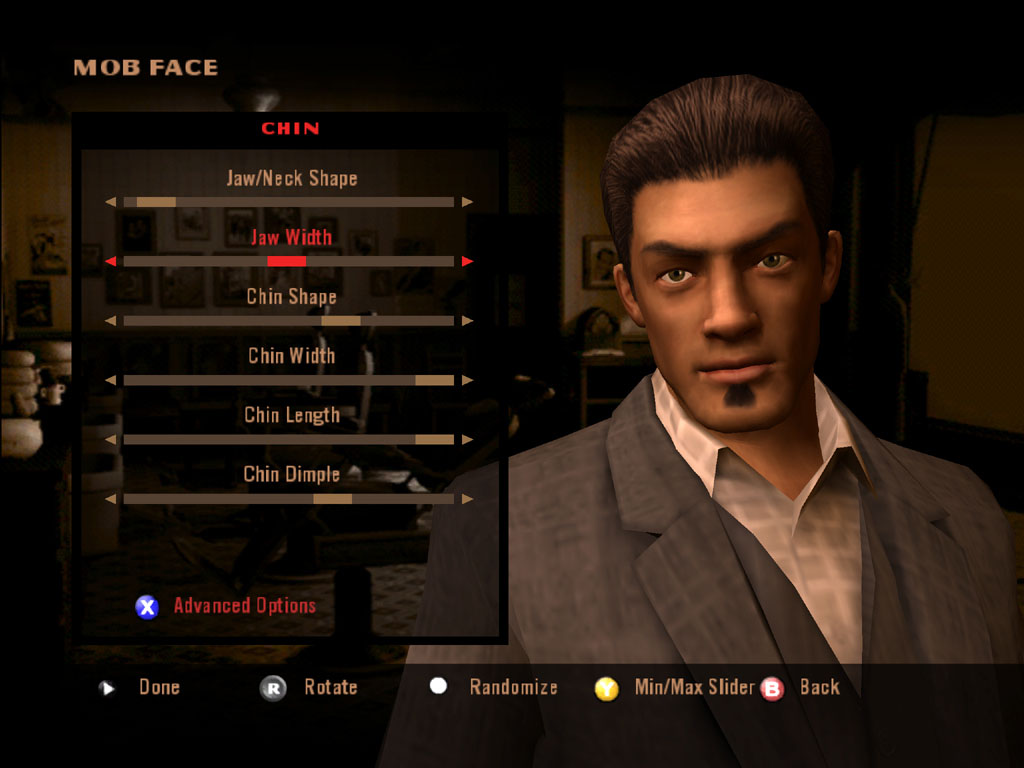Open Advanced Options
Screen dimensions: 1024x768
coord(243,605)
